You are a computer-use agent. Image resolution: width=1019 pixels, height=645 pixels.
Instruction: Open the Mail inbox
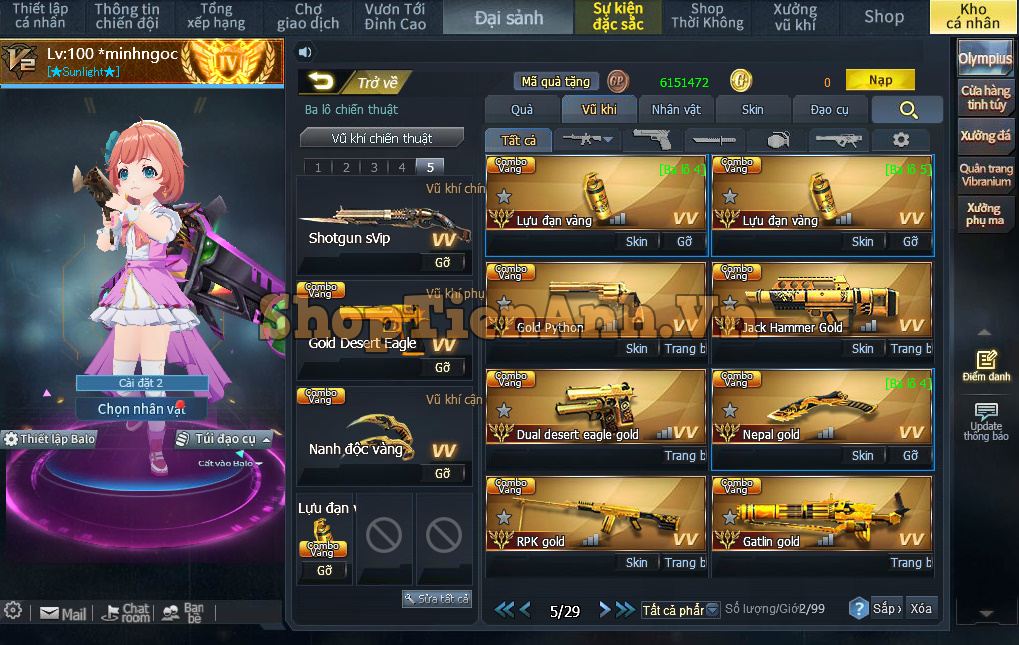[x=63, y=614]
